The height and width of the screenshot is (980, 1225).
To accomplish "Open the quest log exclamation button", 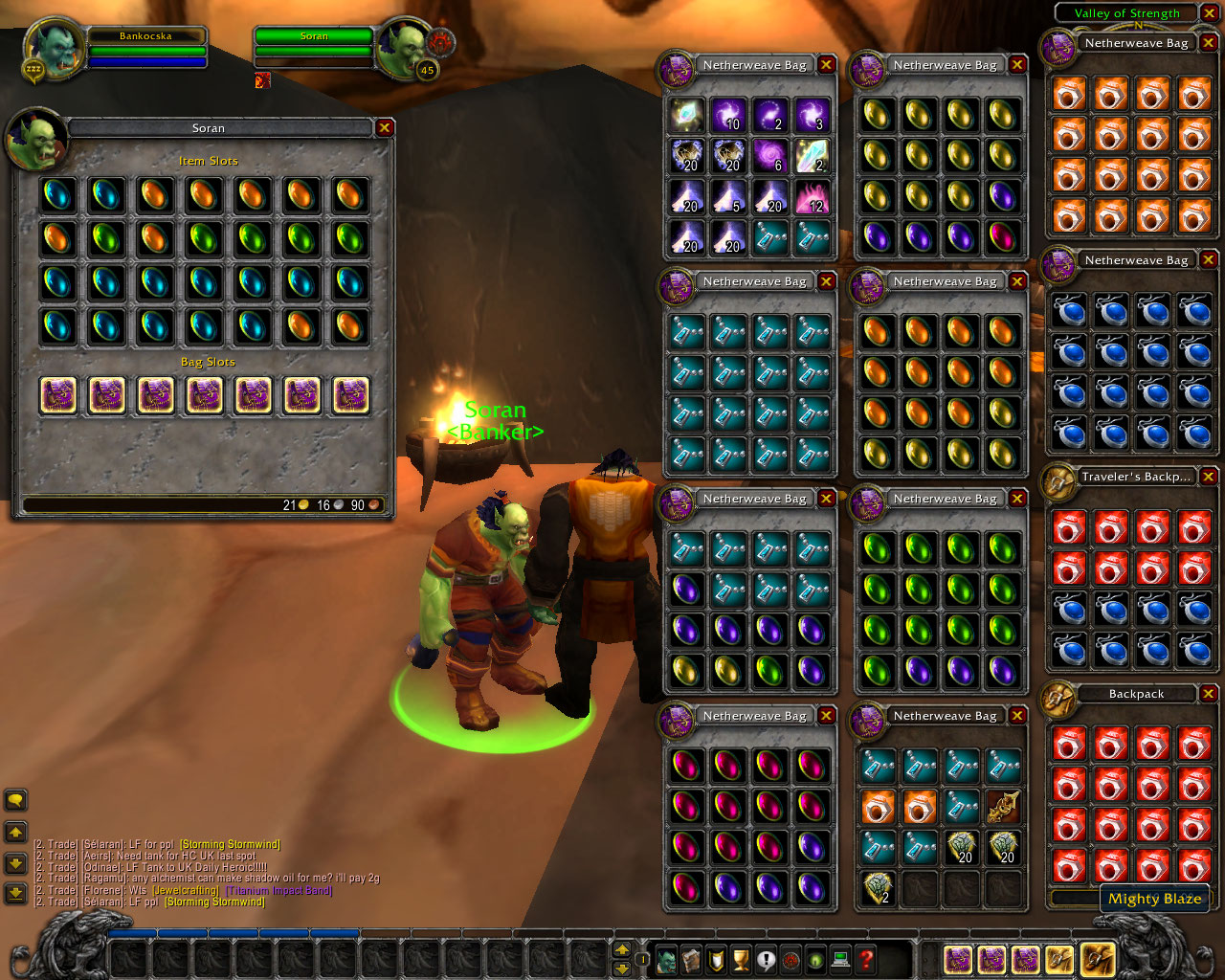I will [x=766, y=959].
